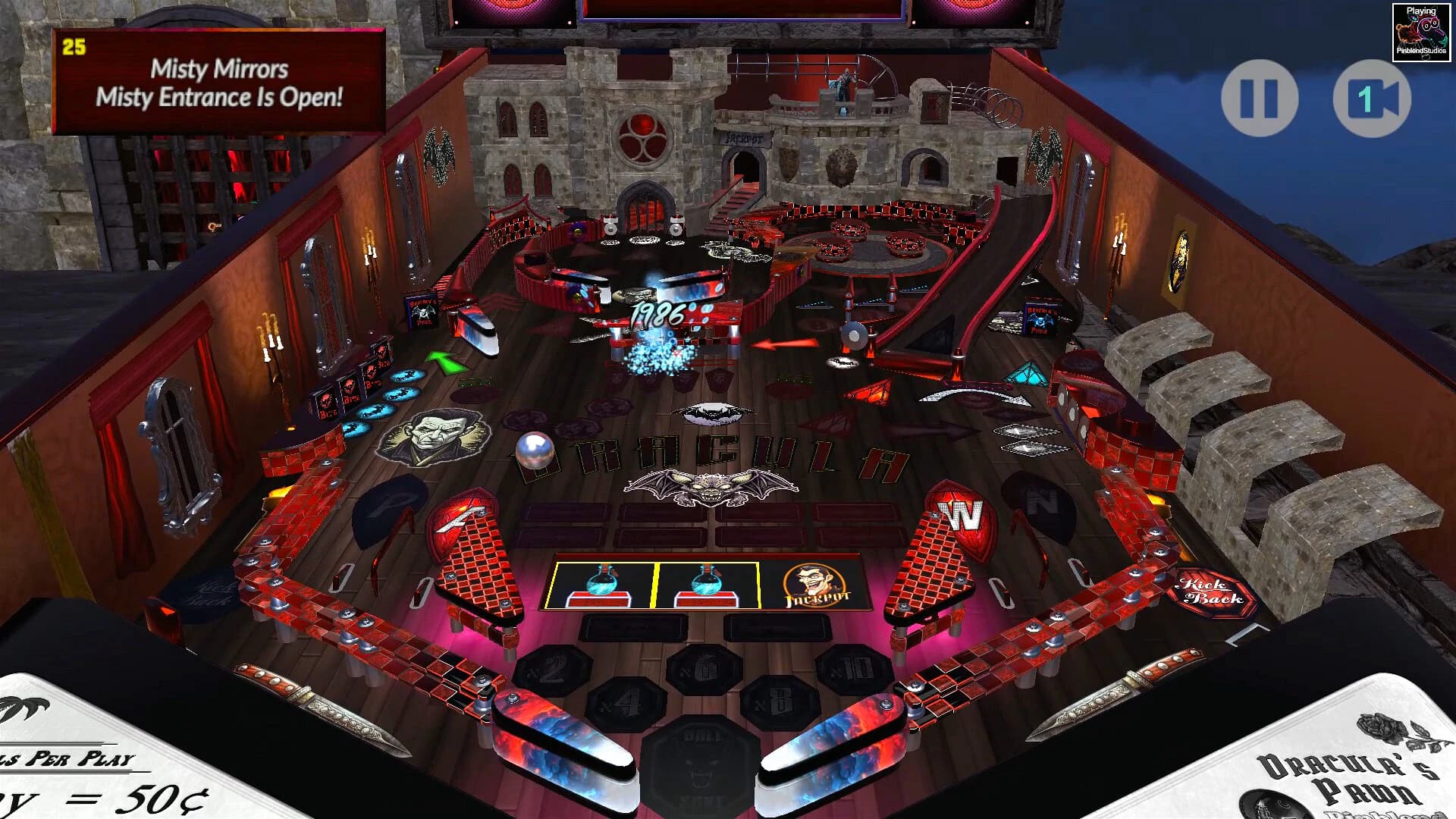1456x819 pixels.
Task: Click the white bat symbol target
Action: click(x=707, y=413)
